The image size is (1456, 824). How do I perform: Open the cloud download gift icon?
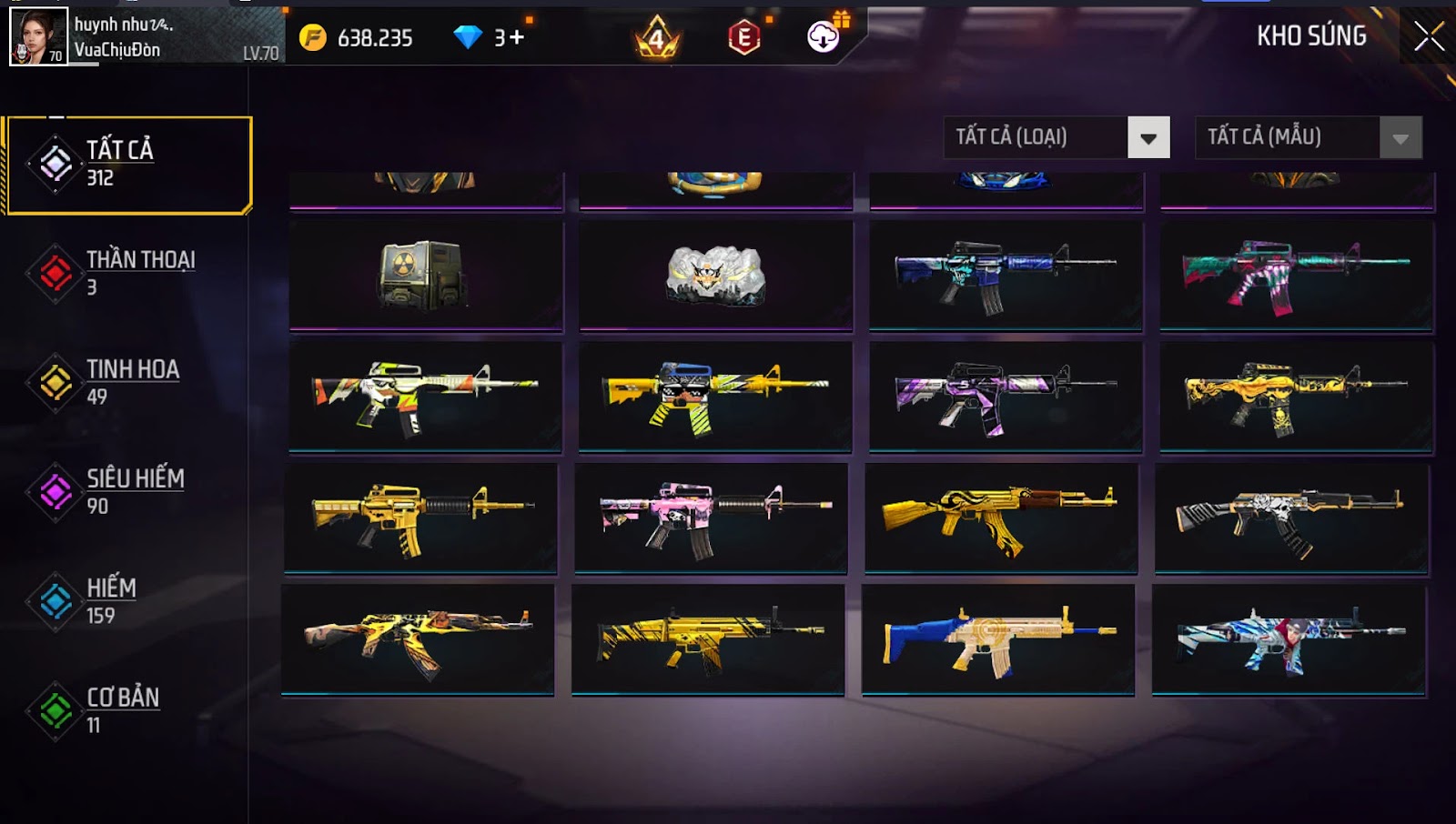pyautogui.click(x=824, y=36)
